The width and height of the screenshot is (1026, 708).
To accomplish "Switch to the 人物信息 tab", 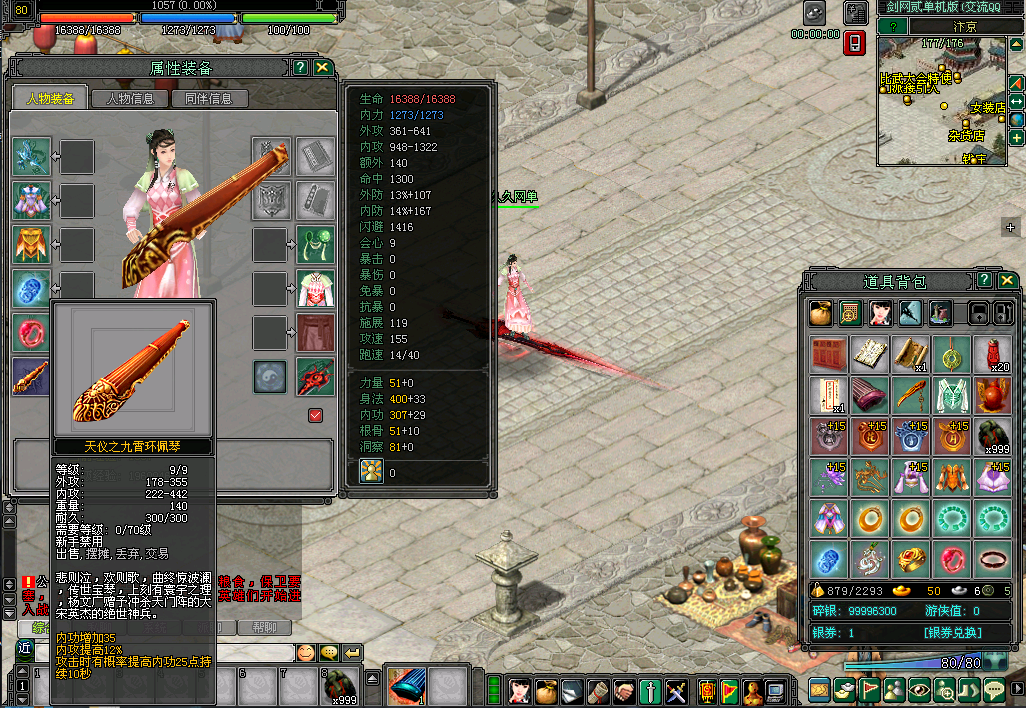I will click(129, 98).
